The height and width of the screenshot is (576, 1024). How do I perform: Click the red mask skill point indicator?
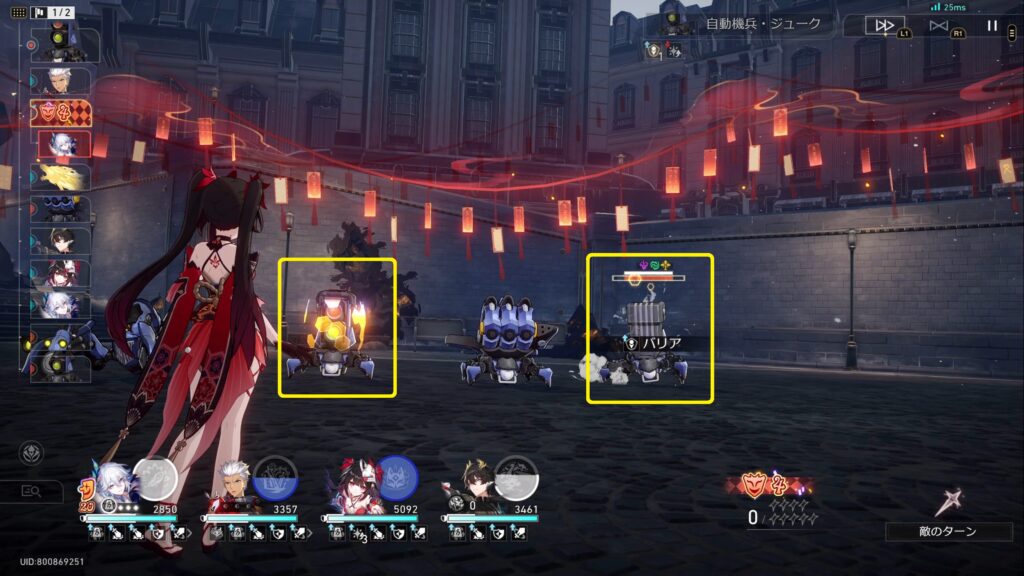[x=763, y=487]
